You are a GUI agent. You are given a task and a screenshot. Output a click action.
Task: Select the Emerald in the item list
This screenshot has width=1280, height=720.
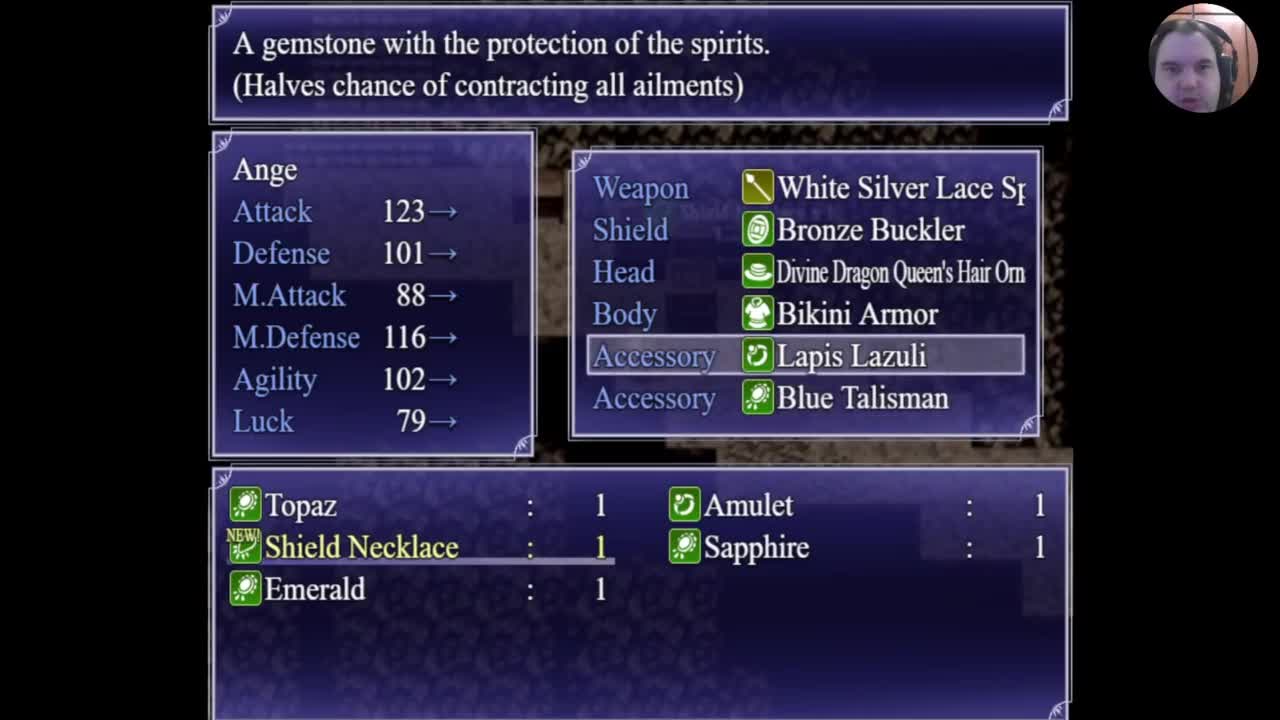[314, 590]
